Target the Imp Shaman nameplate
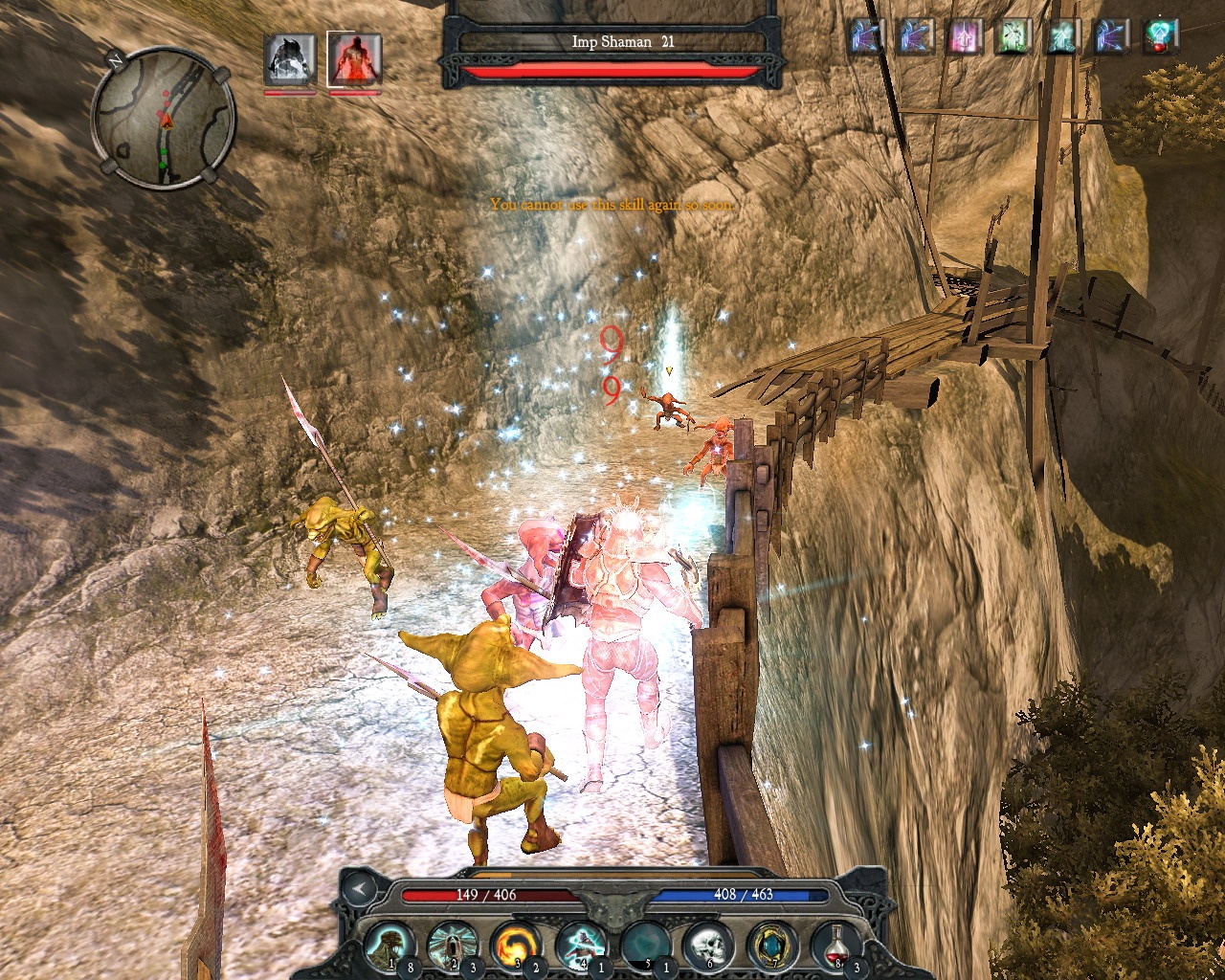Screen dimensions: 1225x980 pyautogui.click(x=612, y=42)
